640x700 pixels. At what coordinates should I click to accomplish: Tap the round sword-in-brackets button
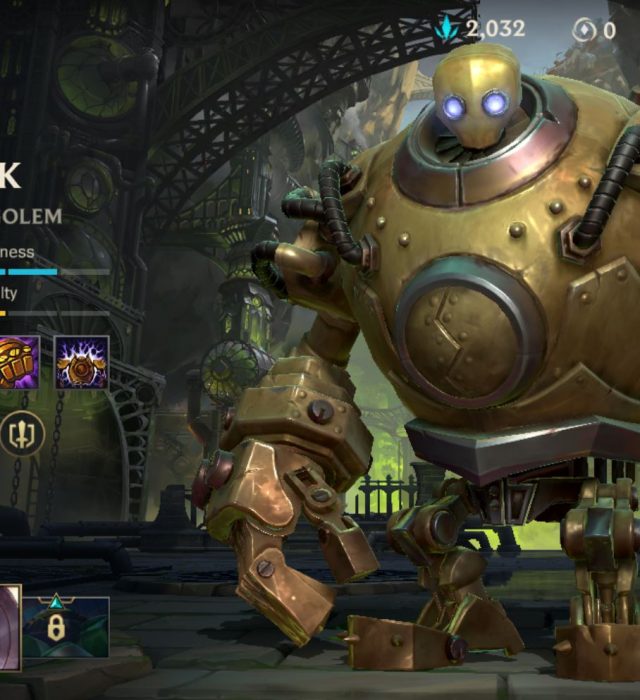(22, 434)
